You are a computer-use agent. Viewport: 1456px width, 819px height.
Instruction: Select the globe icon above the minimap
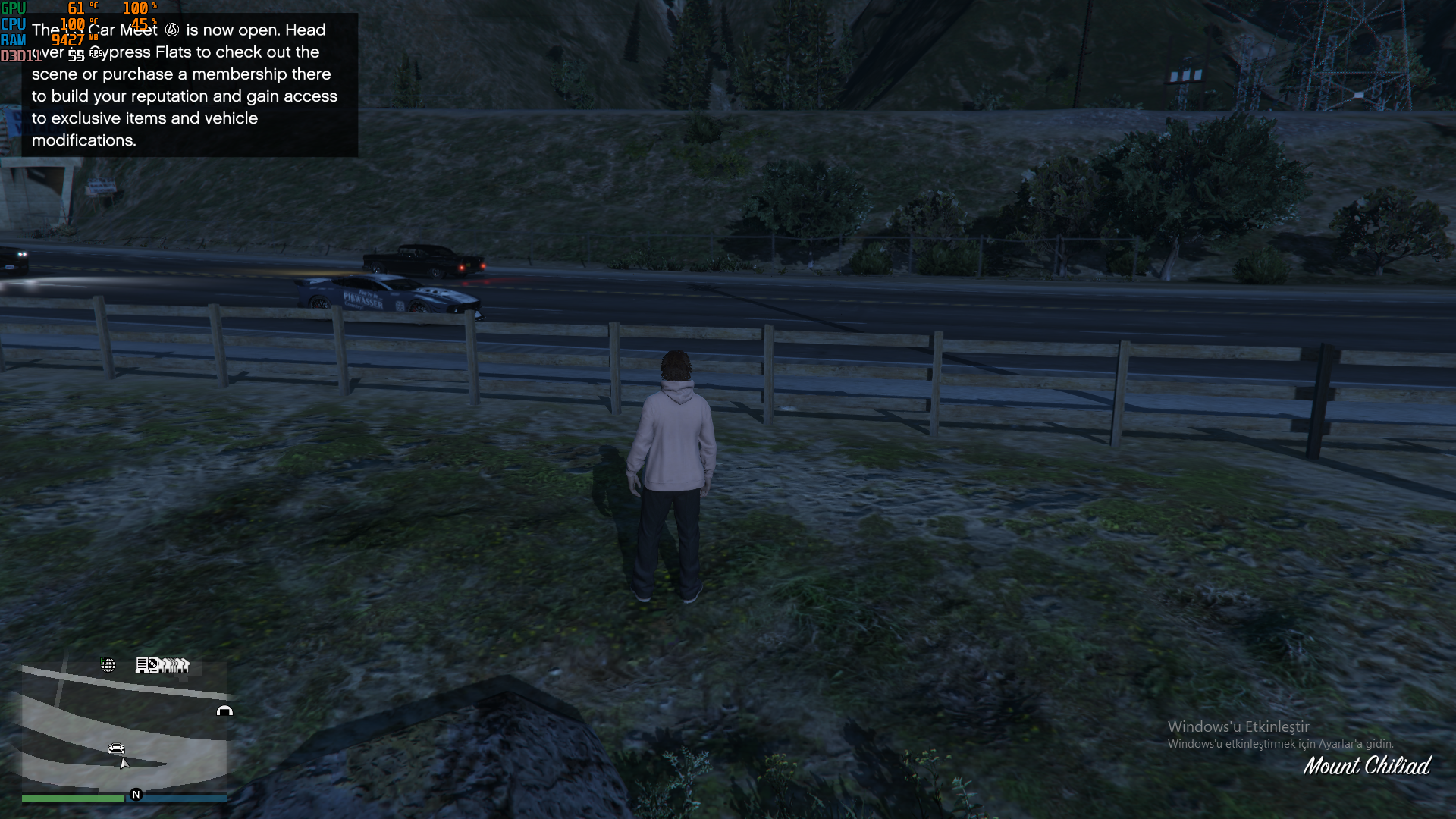[108, 665]
